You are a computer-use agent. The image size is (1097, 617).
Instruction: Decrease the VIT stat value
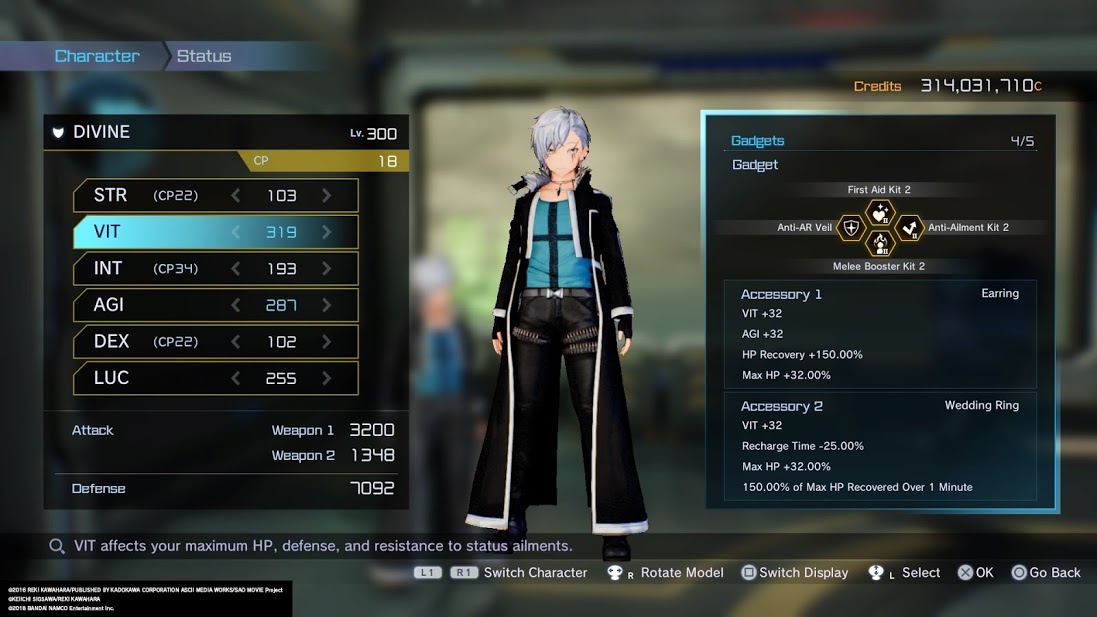point(236,232)
